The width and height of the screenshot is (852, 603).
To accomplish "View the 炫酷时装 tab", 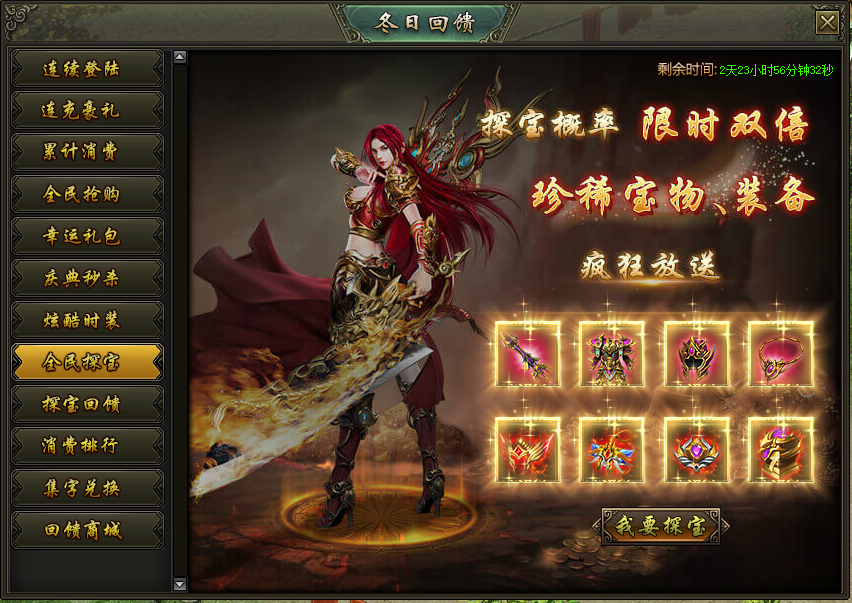I will pyautogui.click(x=87, y=320).
